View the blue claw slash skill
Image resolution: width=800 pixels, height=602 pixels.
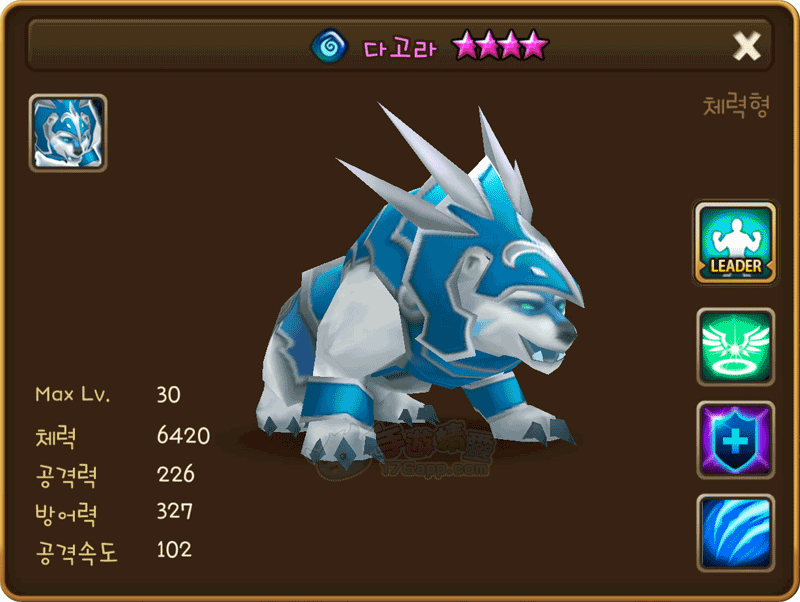click(x=735, y=532)
